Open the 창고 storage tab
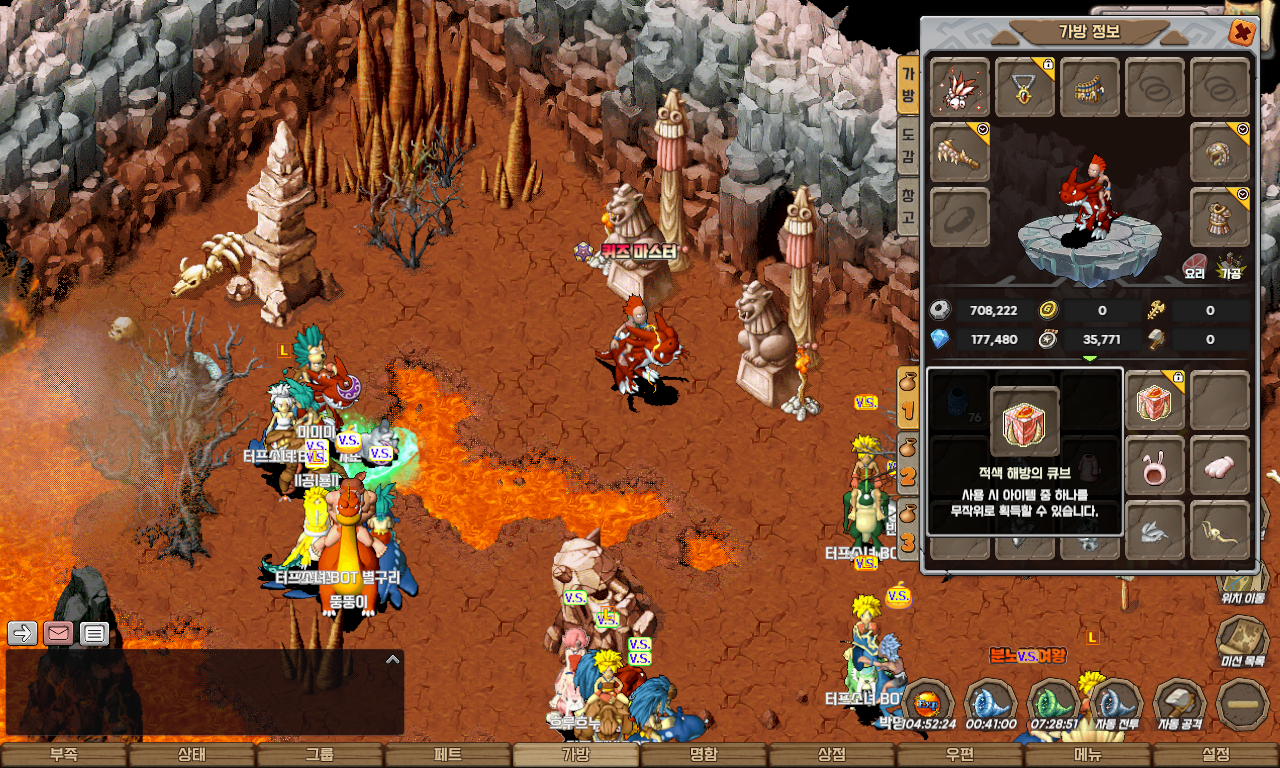The height and width of the screenshot is (768, 1280). [x=908, y=204]
